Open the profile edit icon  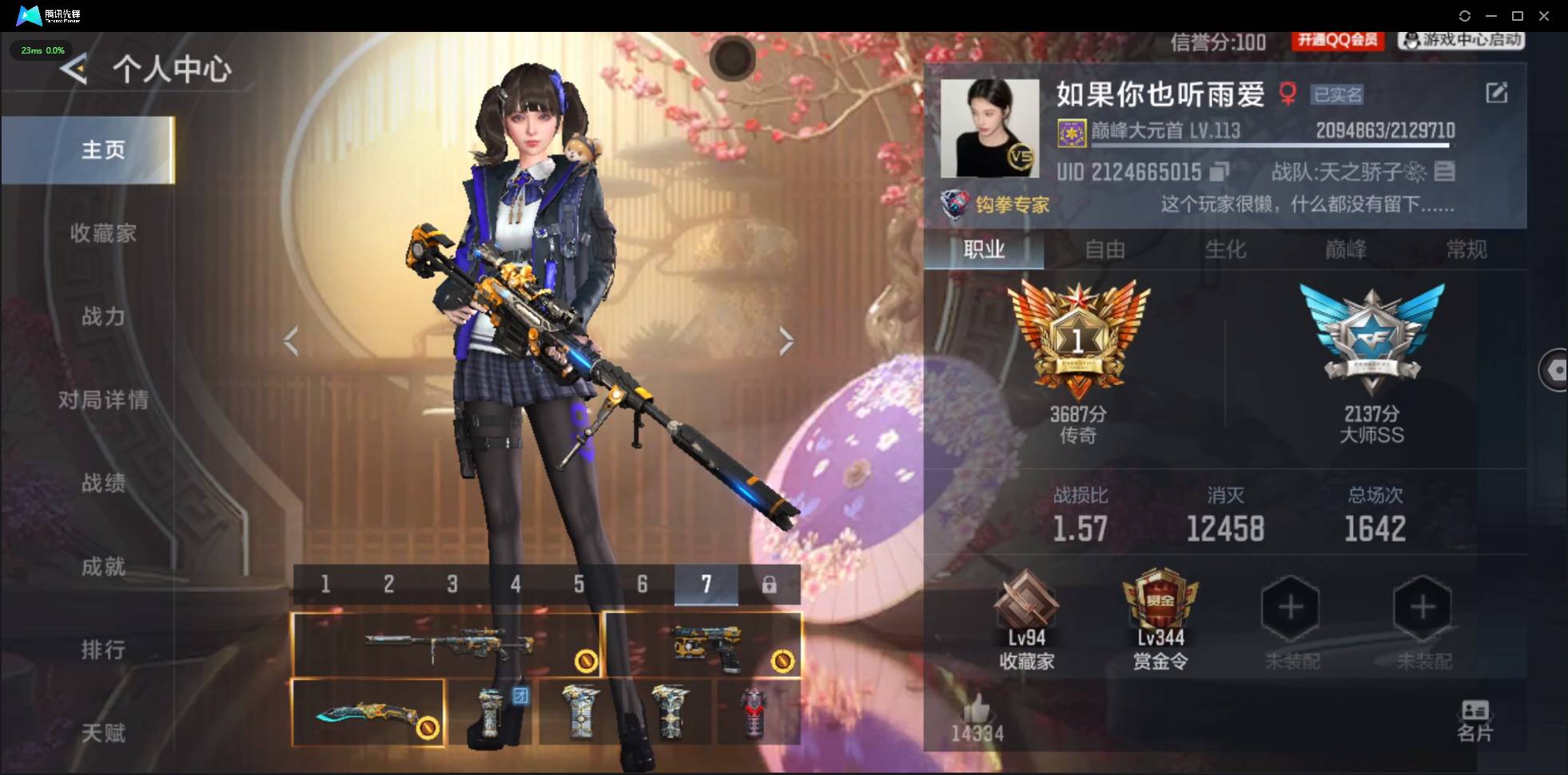coord(1498,93)
